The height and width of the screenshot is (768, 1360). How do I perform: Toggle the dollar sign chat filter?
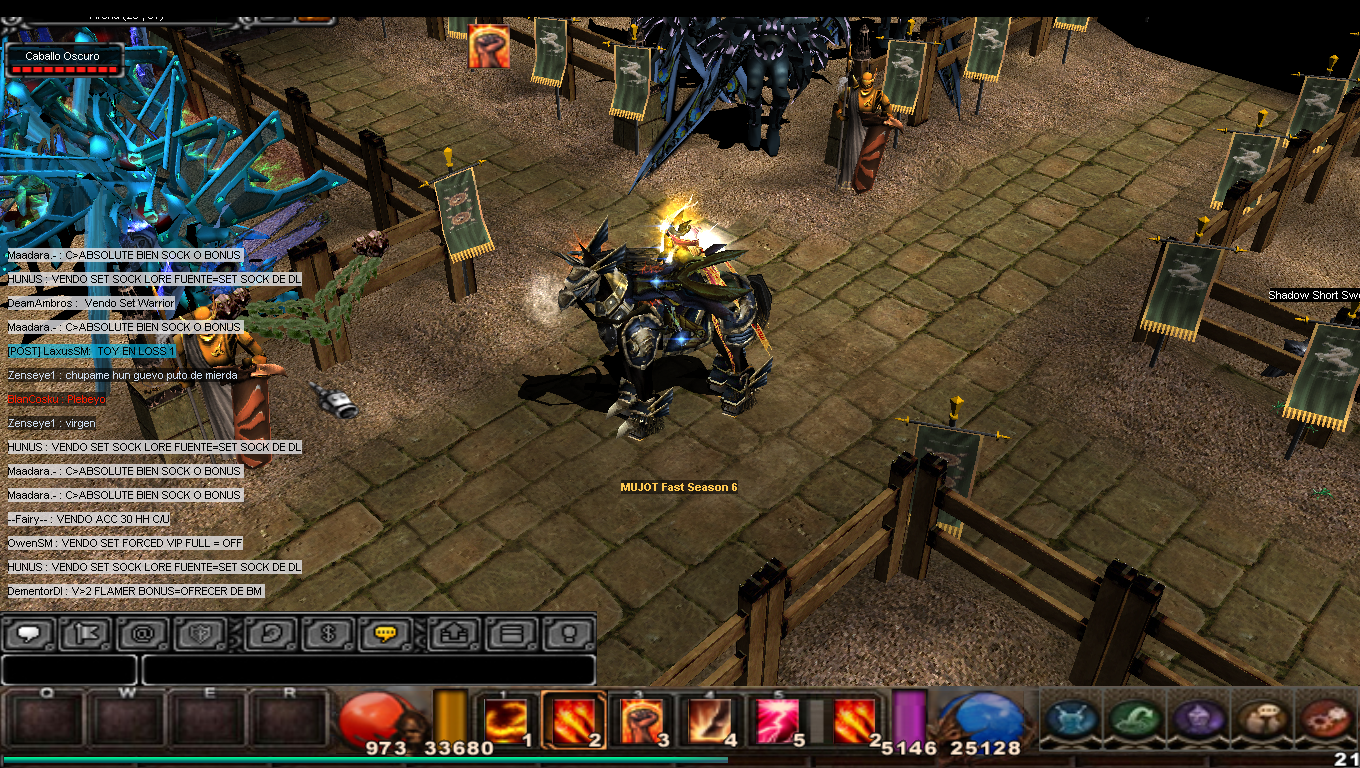[x=328, y=634]
